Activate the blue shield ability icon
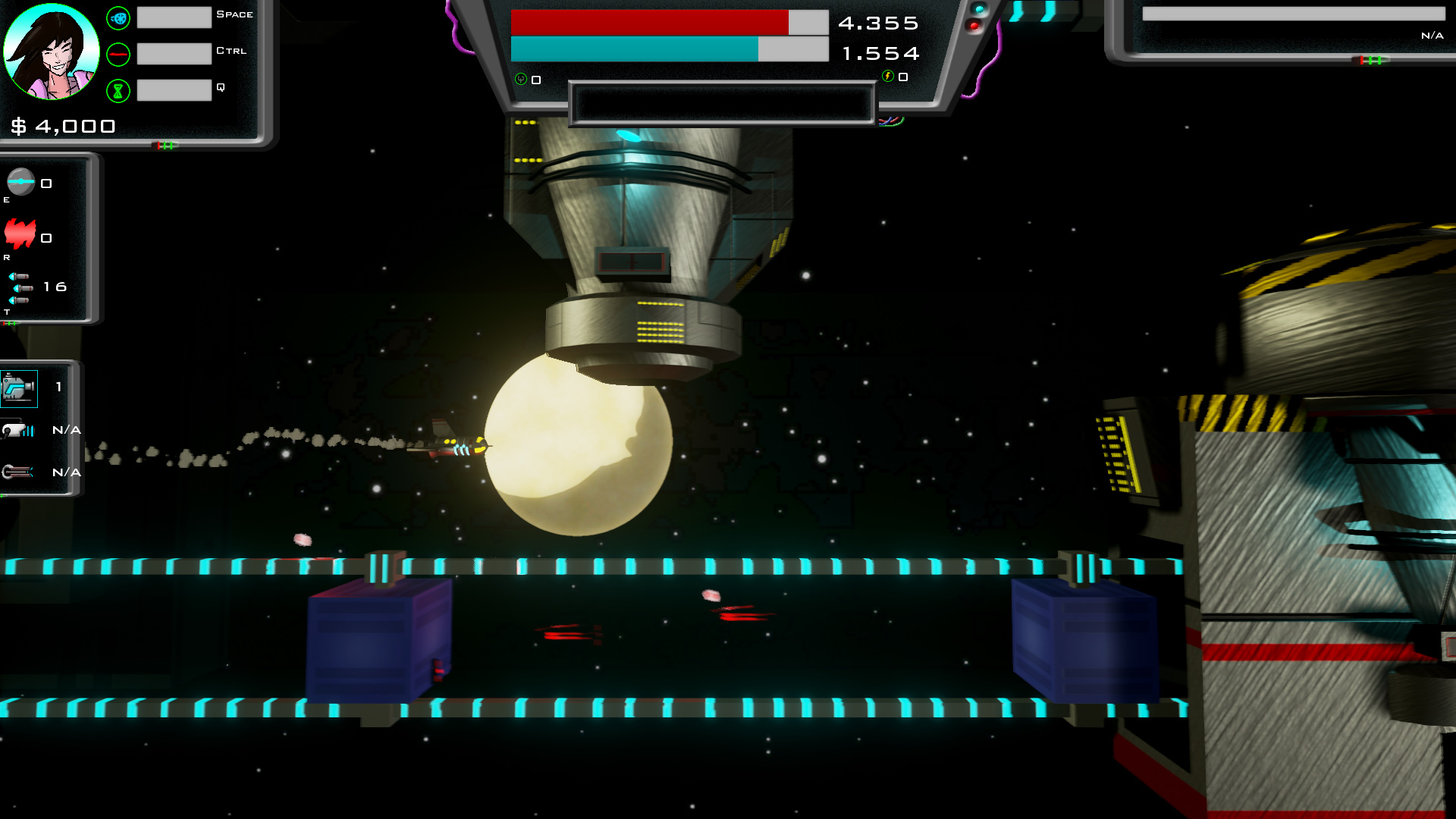The image size is (1456, 819). pos(118,18)
